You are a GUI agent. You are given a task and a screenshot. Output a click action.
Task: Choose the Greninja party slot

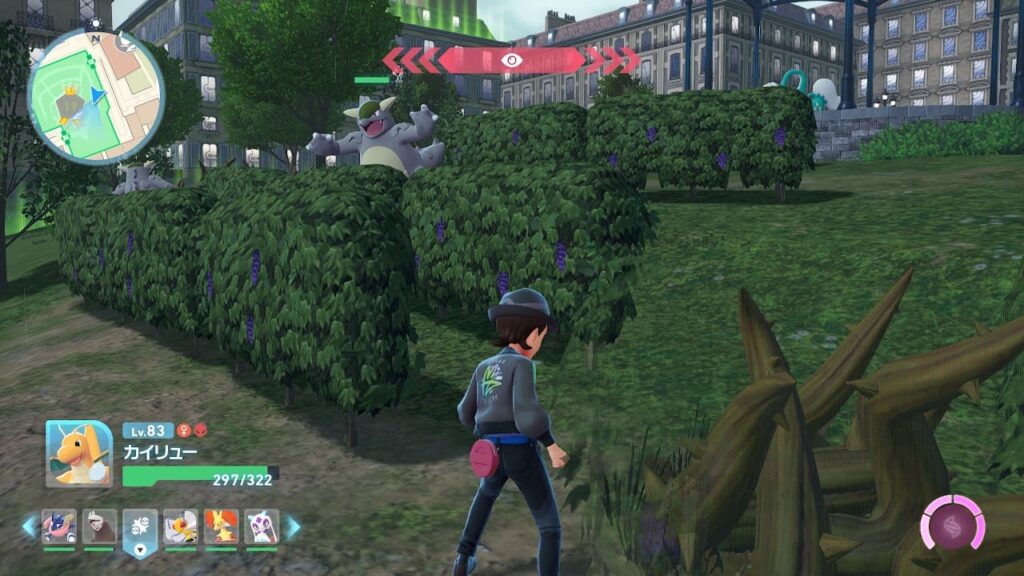coord(59,526)
